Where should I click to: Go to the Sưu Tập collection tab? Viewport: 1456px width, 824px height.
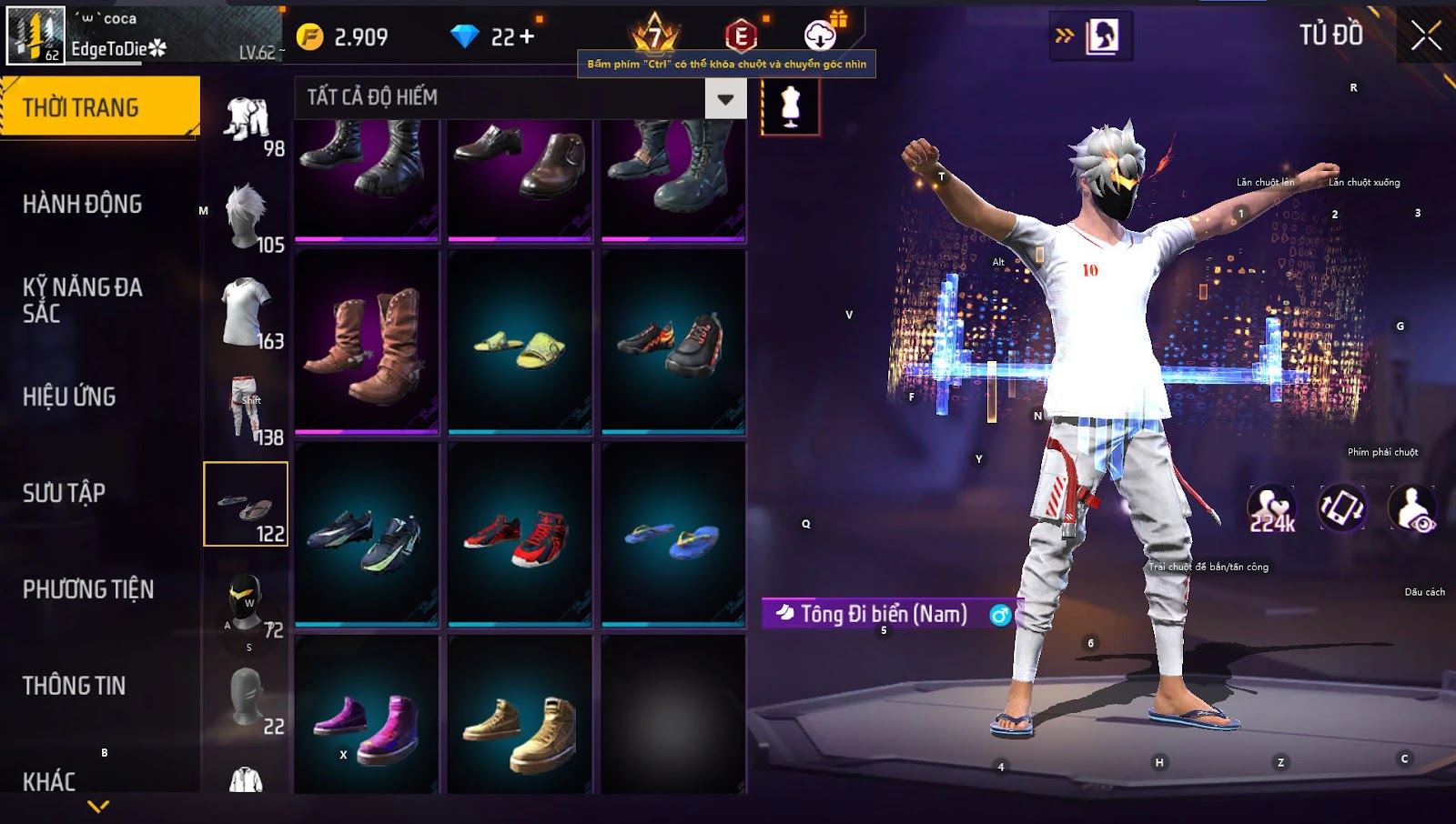(x=64, y=493)
